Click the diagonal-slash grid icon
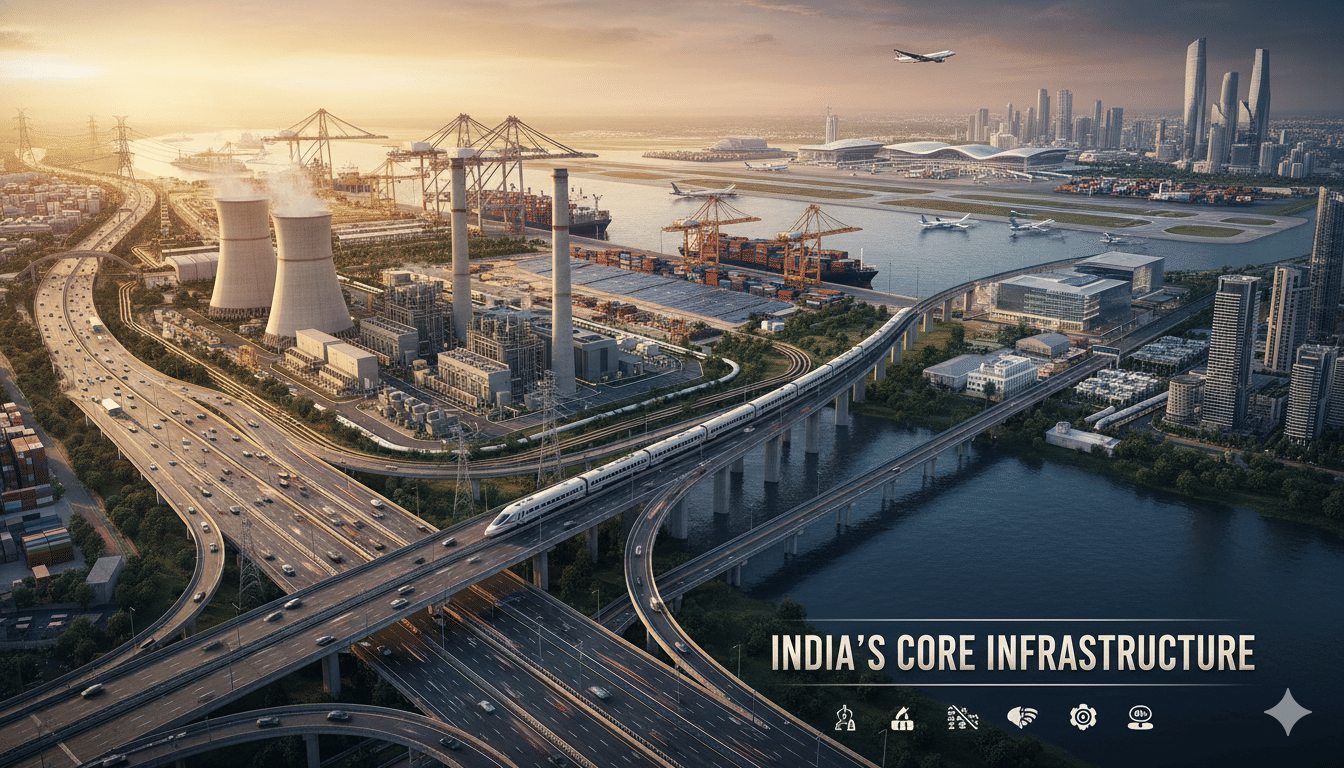Image resolution: width=1344 pixels, height=768 pixels. coord(962,716)
